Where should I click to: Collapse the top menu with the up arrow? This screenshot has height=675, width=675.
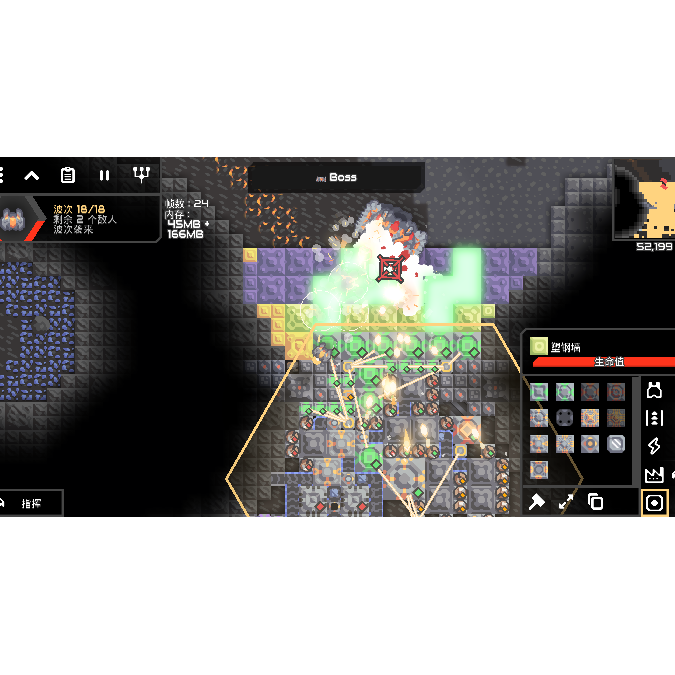pyautogui.click(x=32, y=175)
